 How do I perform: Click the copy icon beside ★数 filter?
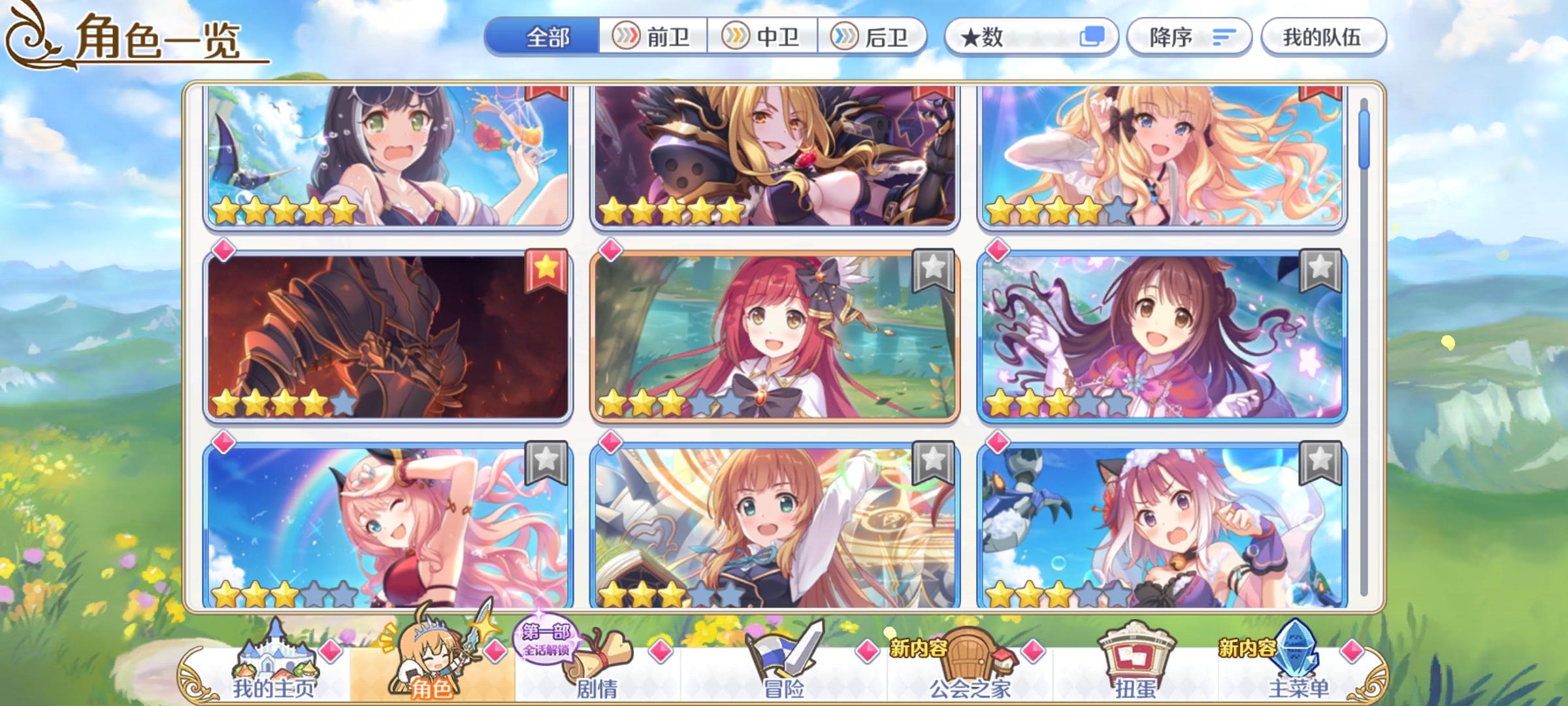[1092, 37]
